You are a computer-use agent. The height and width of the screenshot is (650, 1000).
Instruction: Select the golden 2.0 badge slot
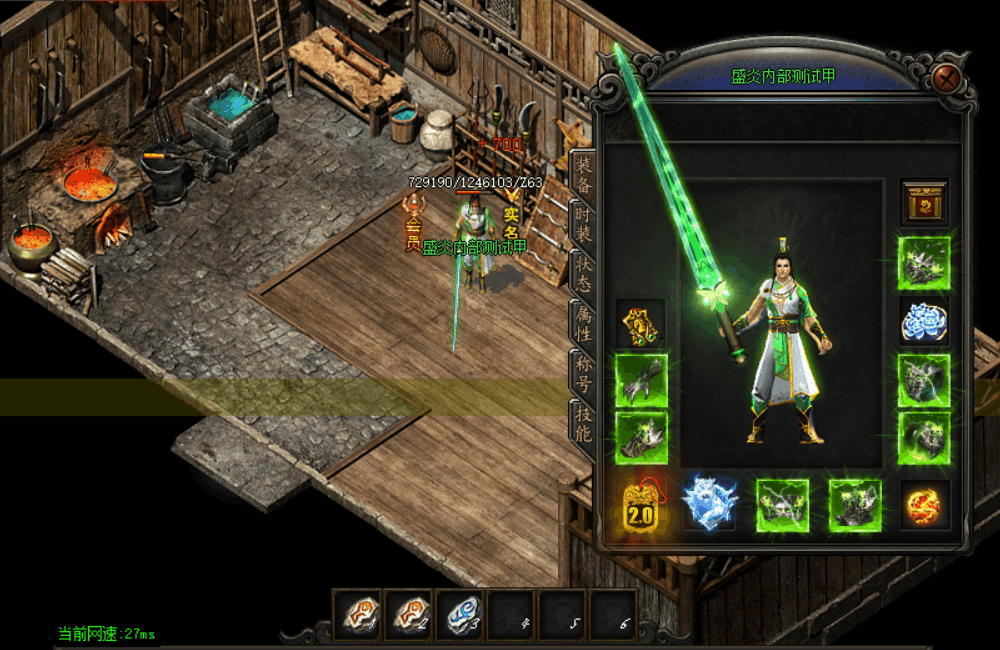click(x=640, y=505)
